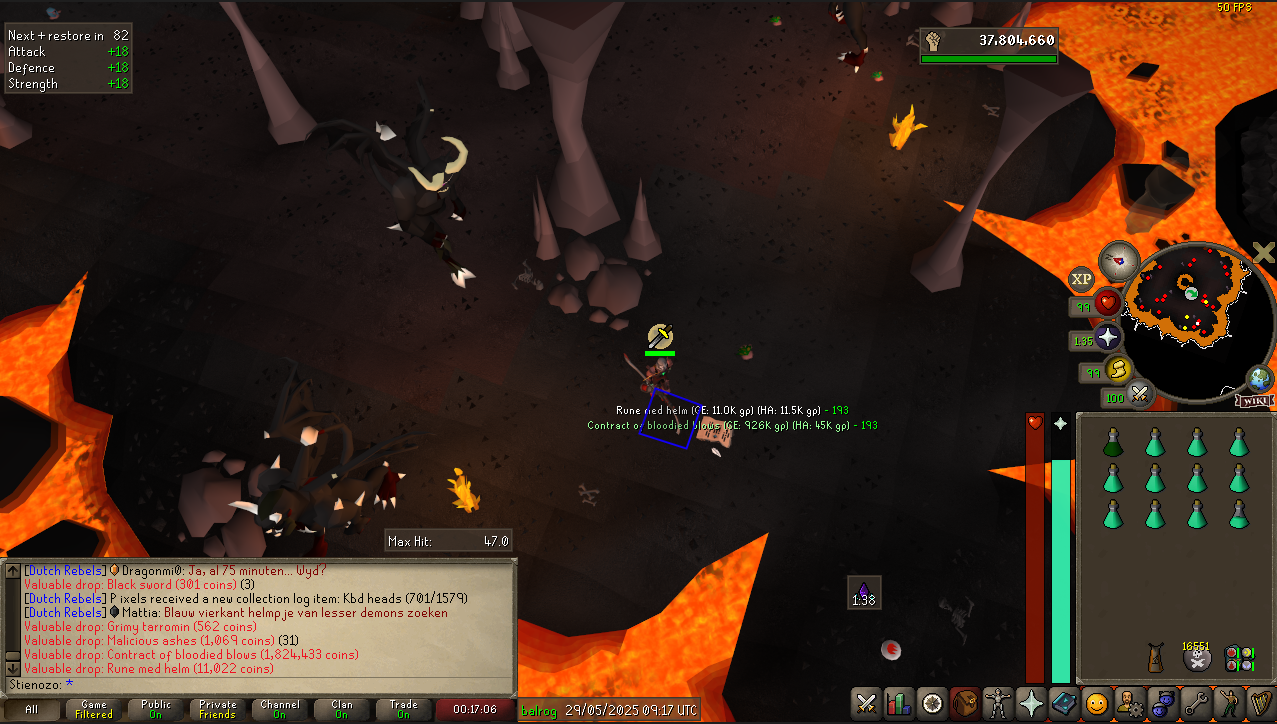This screenshot has height=724, width=1277.
Task: Show the Spellbook tab
Action: (1063, 703)
